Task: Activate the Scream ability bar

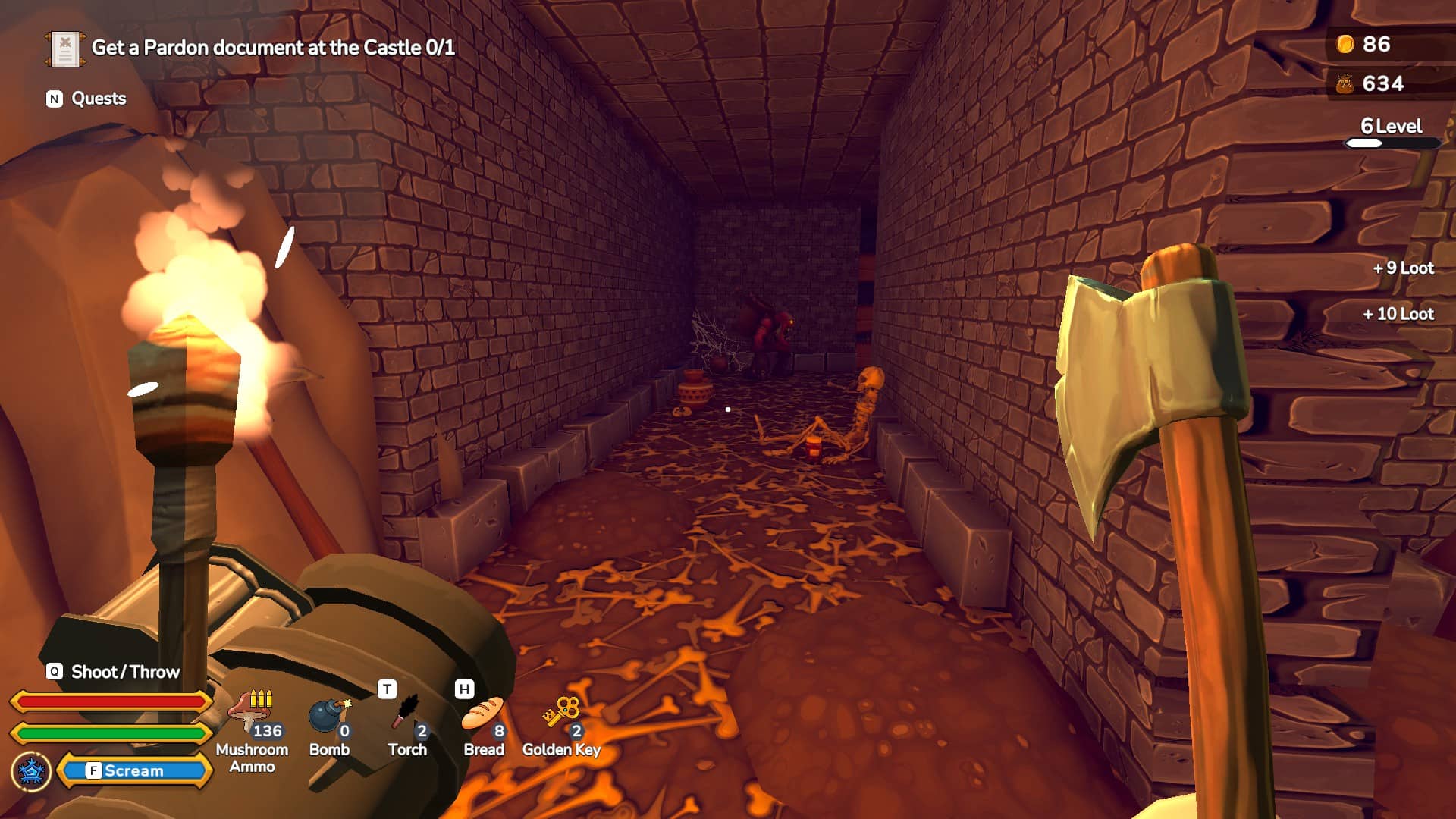Action: pyautogui.click(x=134, y=770)
